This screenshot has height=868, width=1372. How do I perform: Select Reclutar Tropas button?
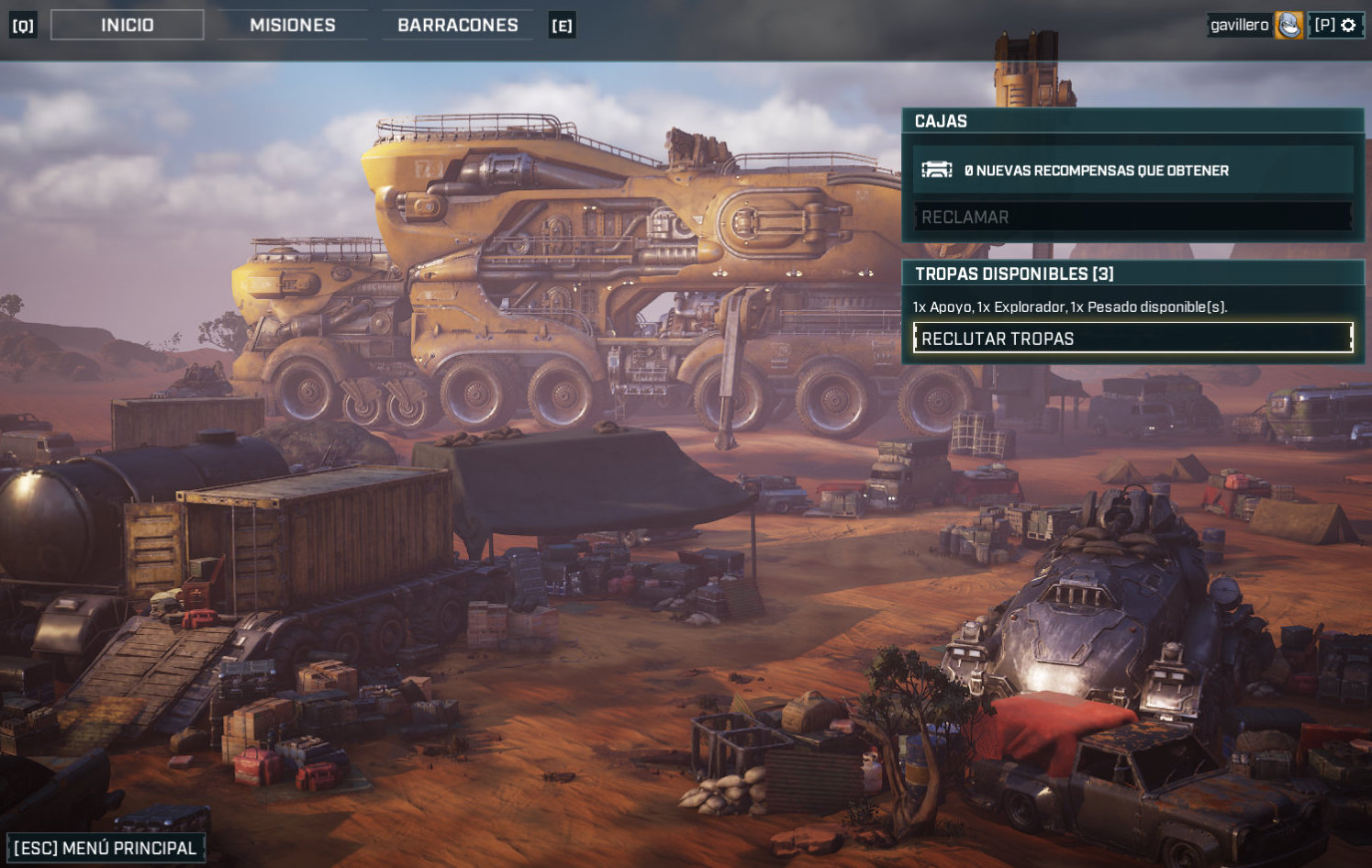coord(1132,339)
